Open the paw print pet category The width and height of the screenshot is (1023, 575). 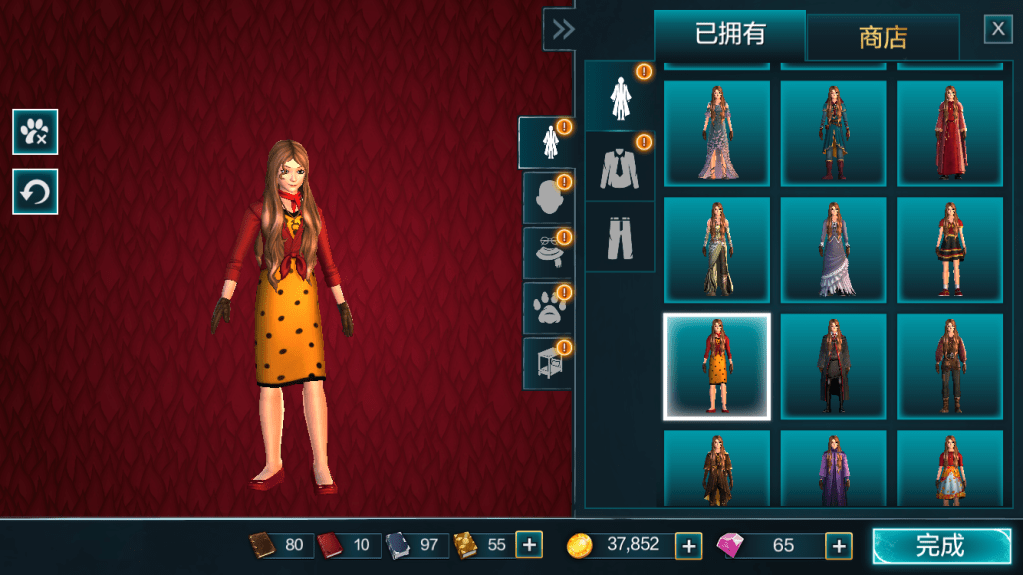(x=546, y=308)
